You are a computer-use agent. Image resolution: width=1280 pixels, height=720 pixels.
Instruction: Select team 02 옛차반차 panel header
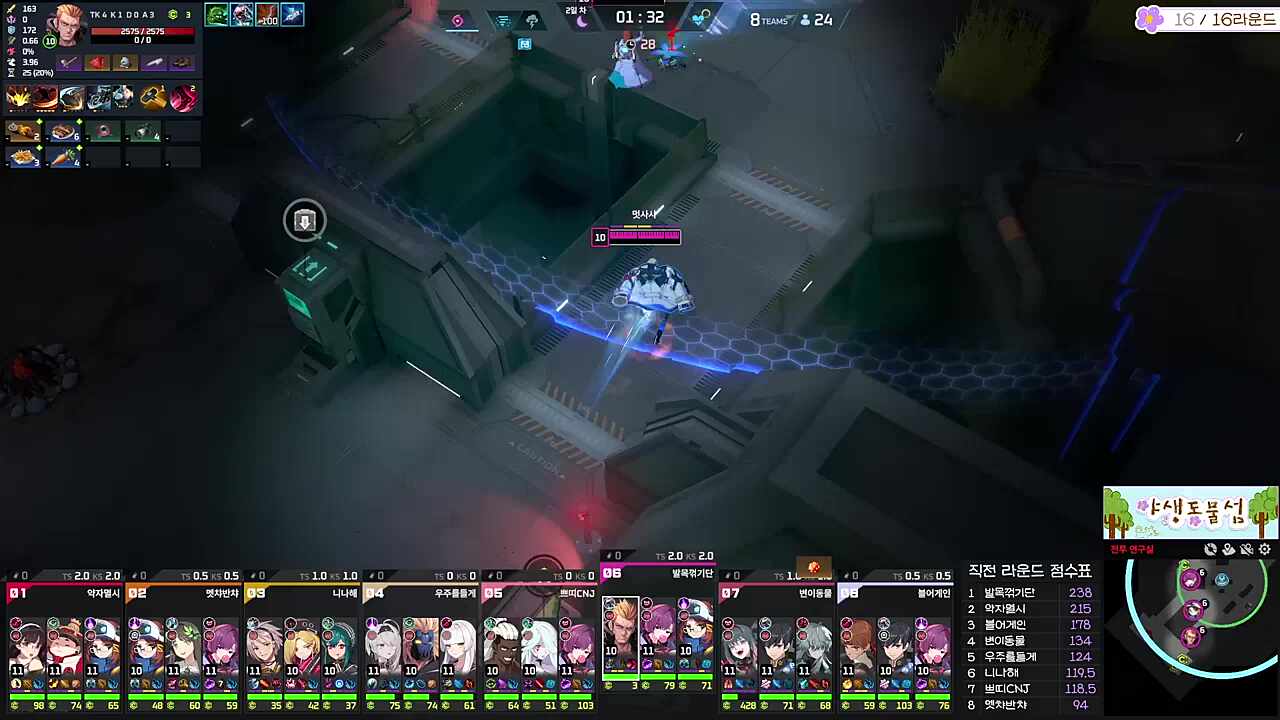[183, 593]
